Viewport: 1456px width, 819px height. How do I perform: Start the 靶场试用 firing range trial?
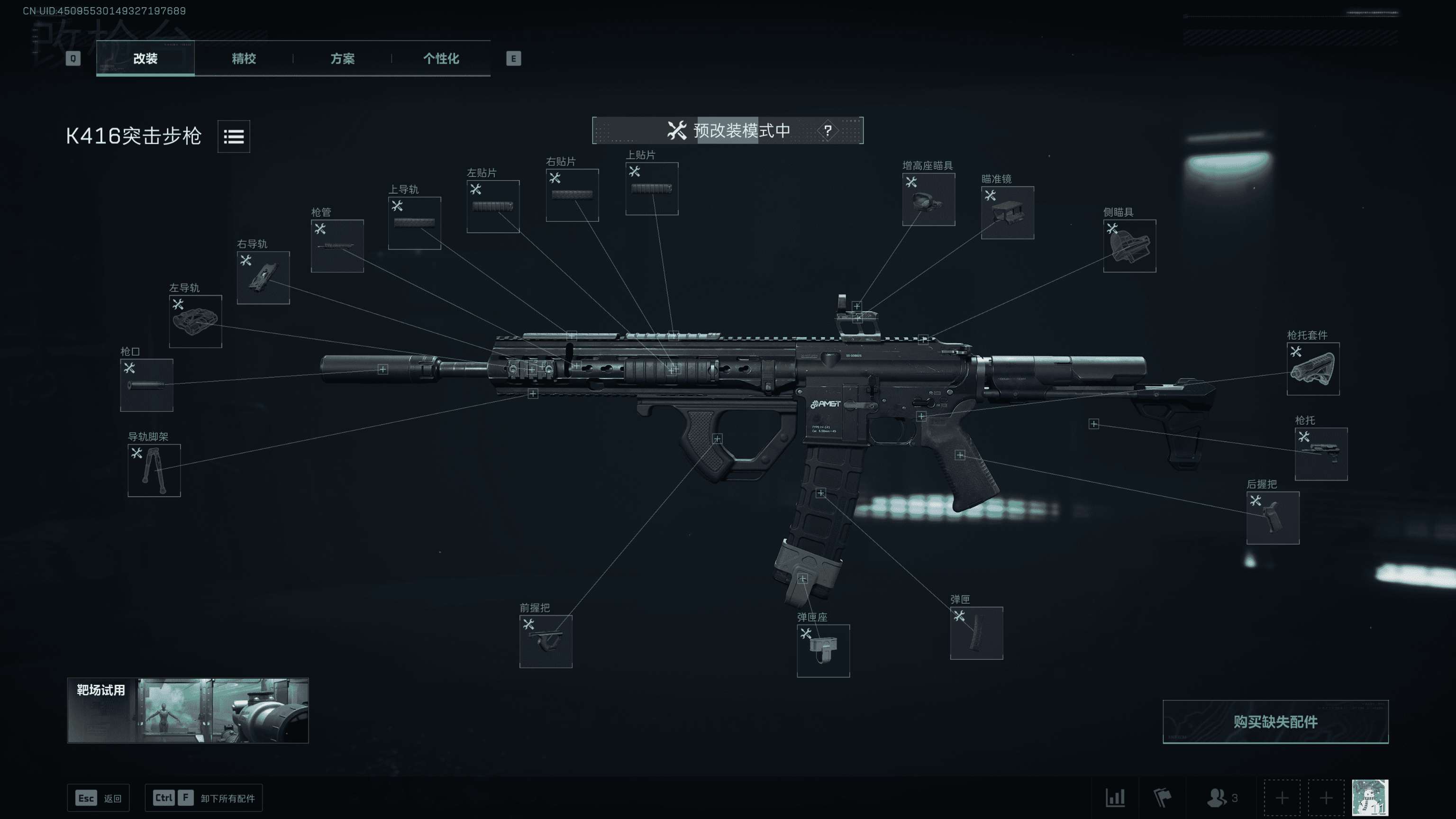click(x=188, y=710)
